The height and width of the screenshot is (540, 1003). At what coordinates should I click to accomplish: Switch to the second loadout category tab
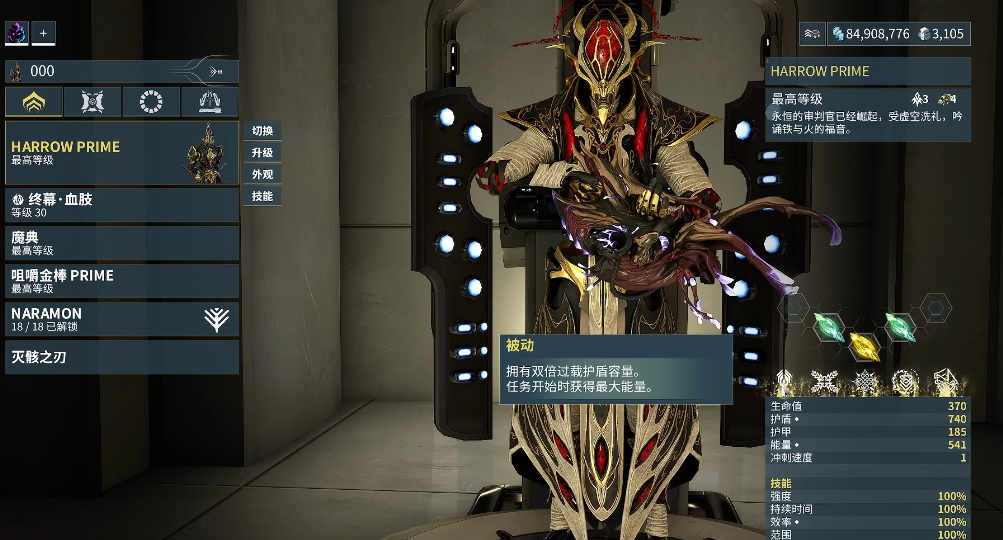(x=92, y=102)
